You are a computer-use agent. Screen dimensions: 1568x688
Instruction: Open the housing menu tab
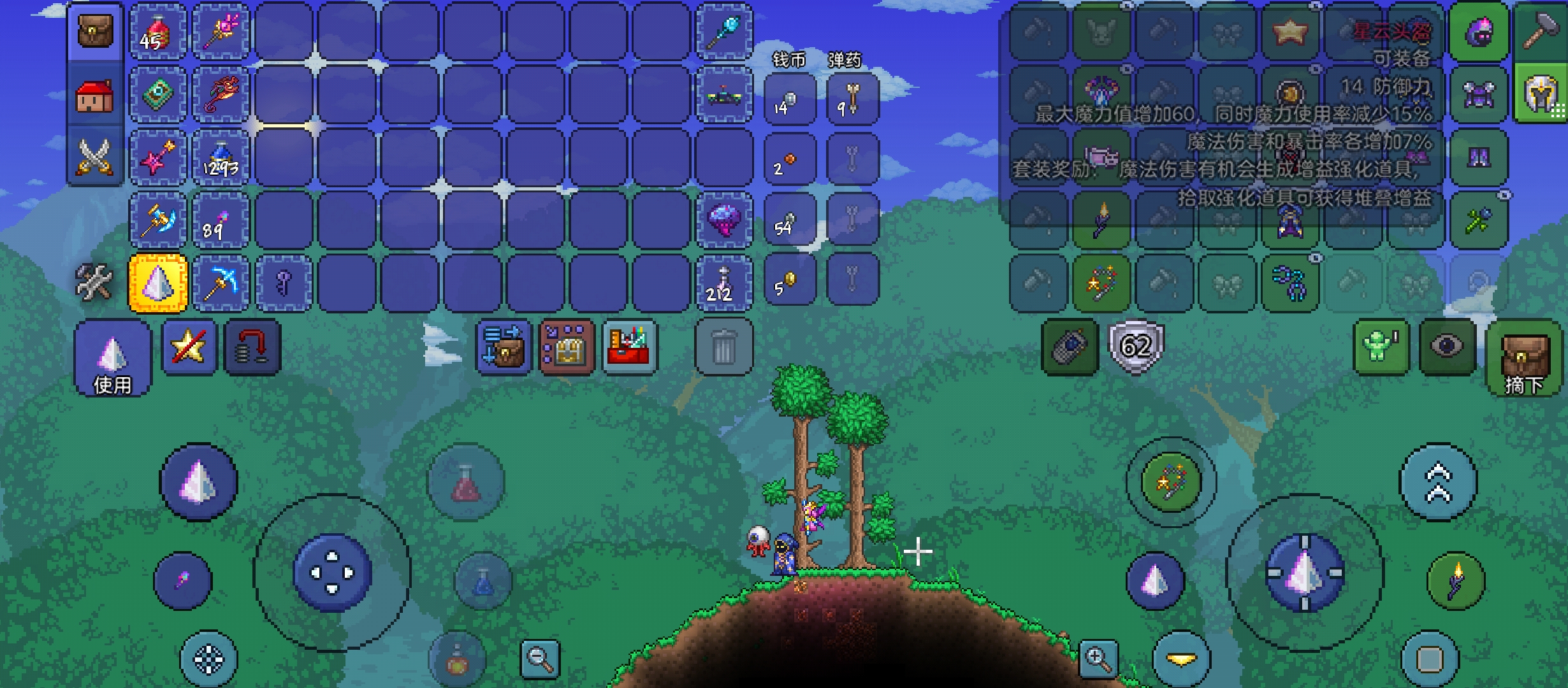(95, 96)
